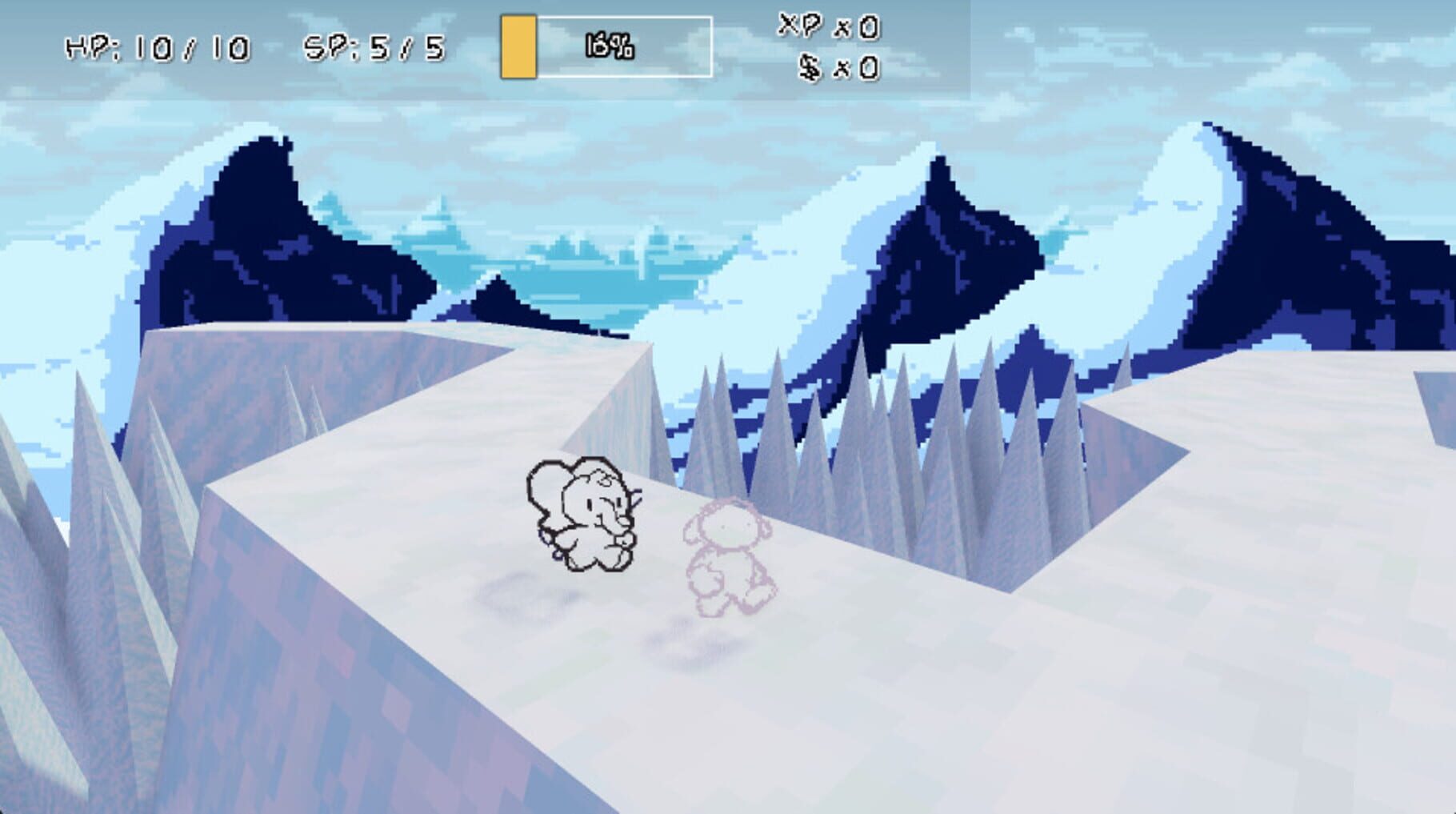
Task: Click the cliff face below the snowy ledge
Action: [x=320, y=680]
